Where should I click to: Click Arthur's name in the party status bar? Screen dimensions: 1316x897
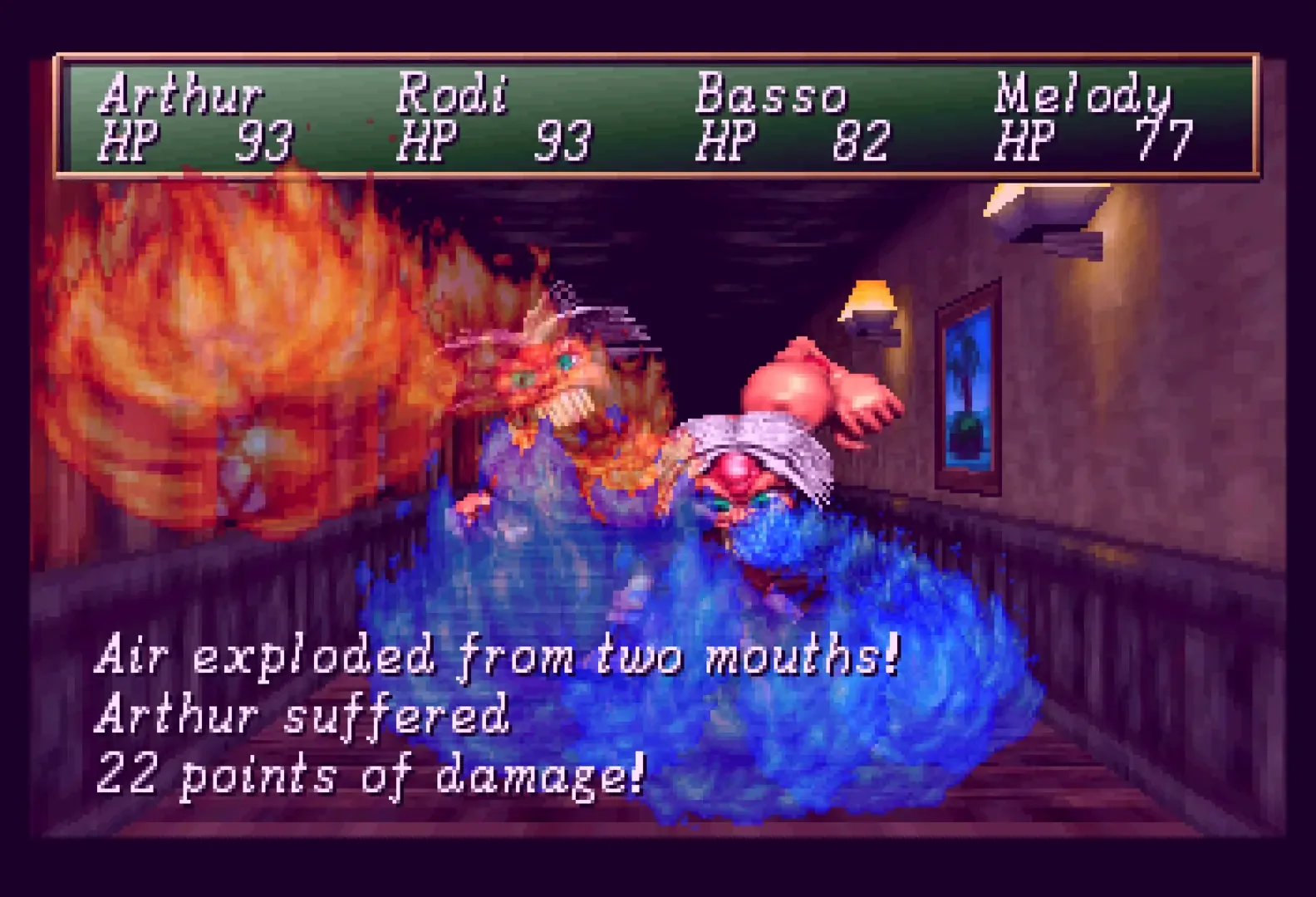181,98
